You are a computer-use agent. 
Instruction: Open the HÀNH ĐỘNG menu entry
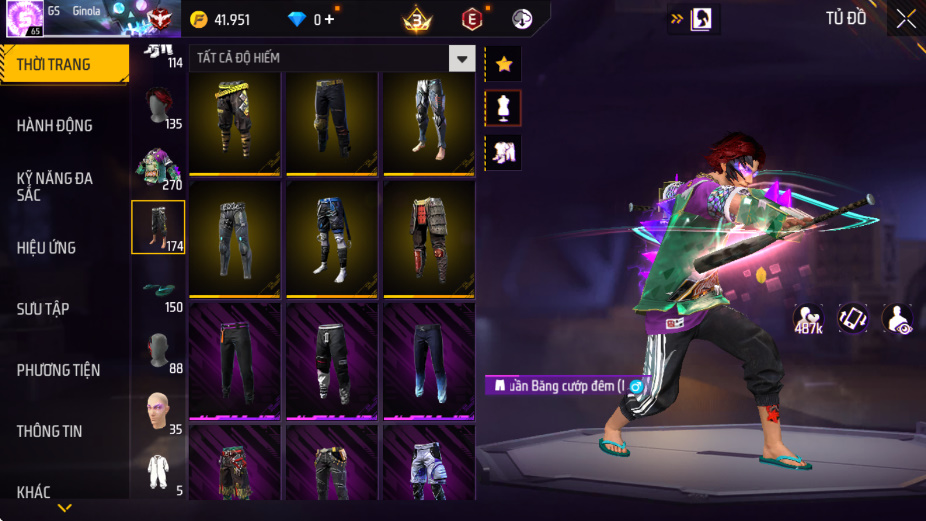(55, 125)
